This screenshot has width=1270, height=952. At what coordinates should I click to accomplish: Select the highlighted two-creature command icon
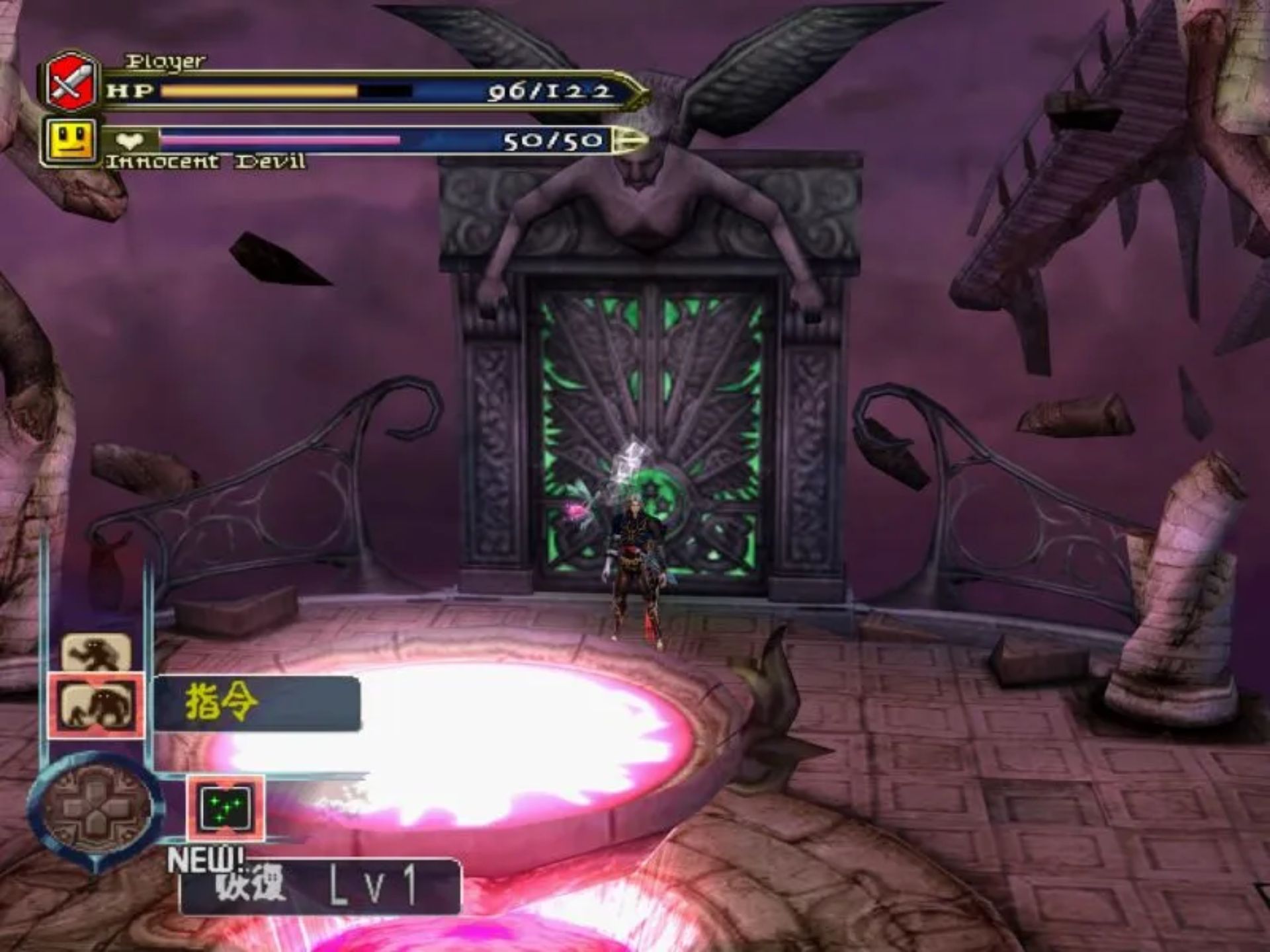pyautogui.click(x=96, y=706)
